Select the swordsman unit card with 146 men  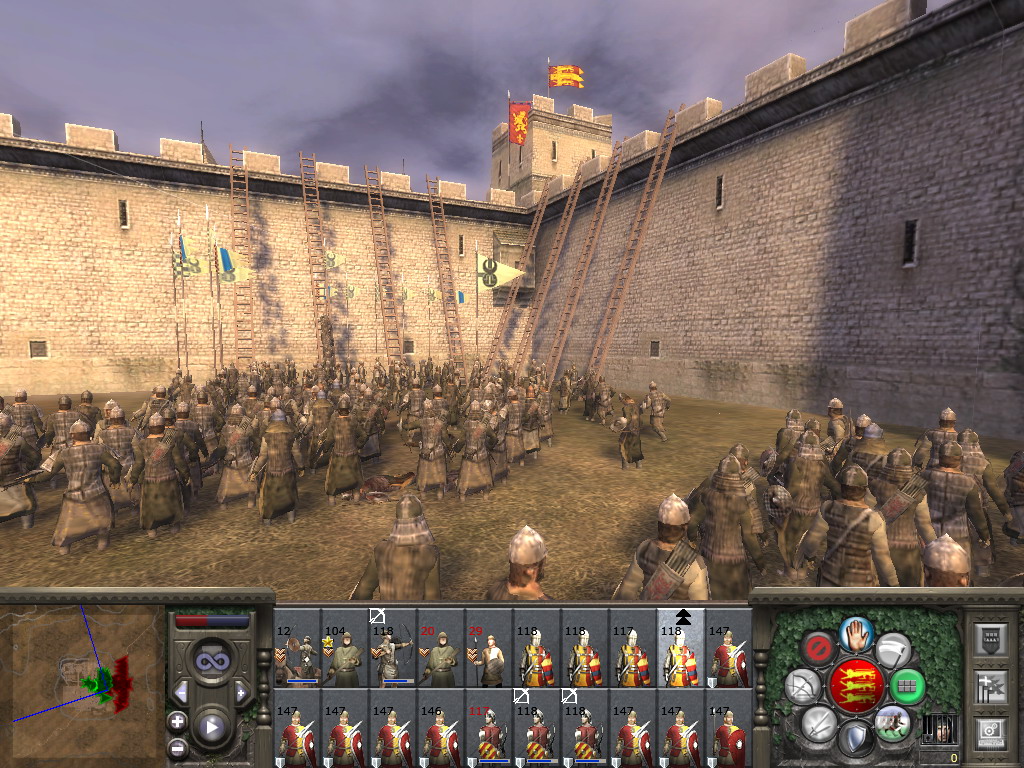click(441, 728)
